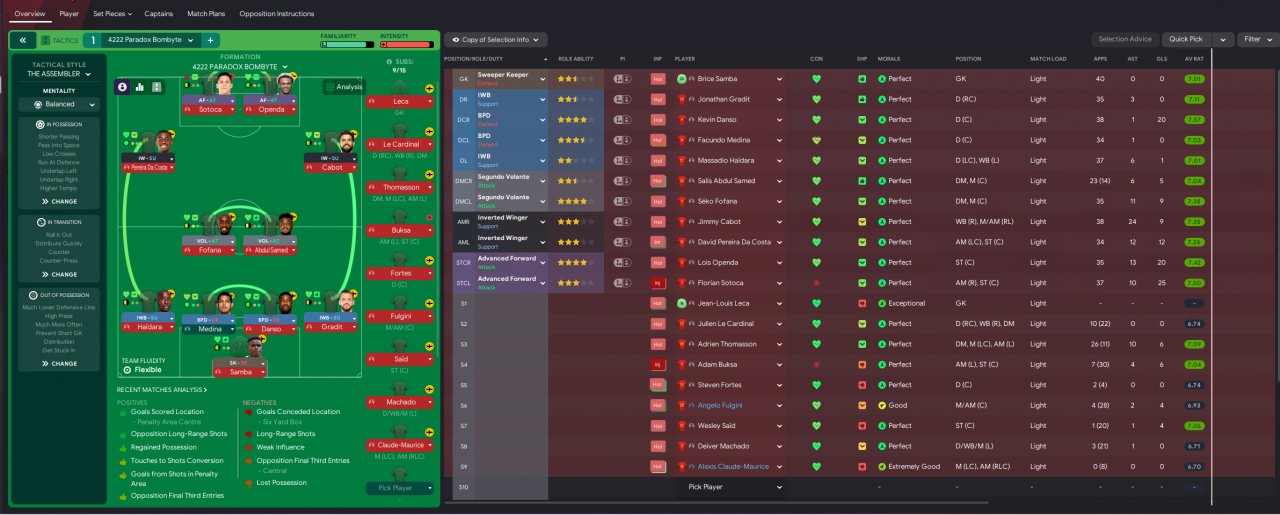The image size is (1280, 515).
Task: Open the Set Pieces tab
Action: click(111, 14)
